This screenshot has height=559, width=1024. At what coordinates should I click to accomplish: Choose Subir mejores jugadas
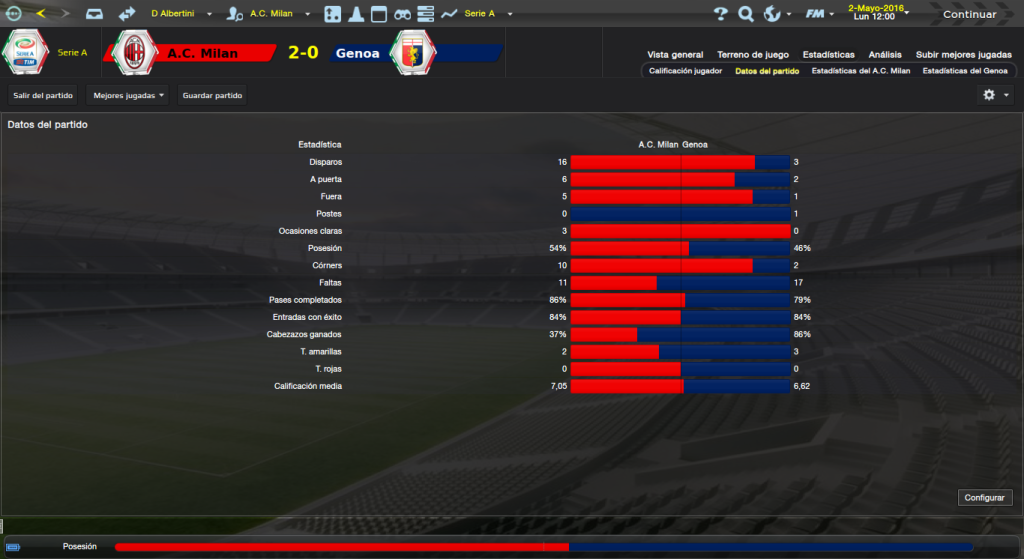(x=962, y=55)
